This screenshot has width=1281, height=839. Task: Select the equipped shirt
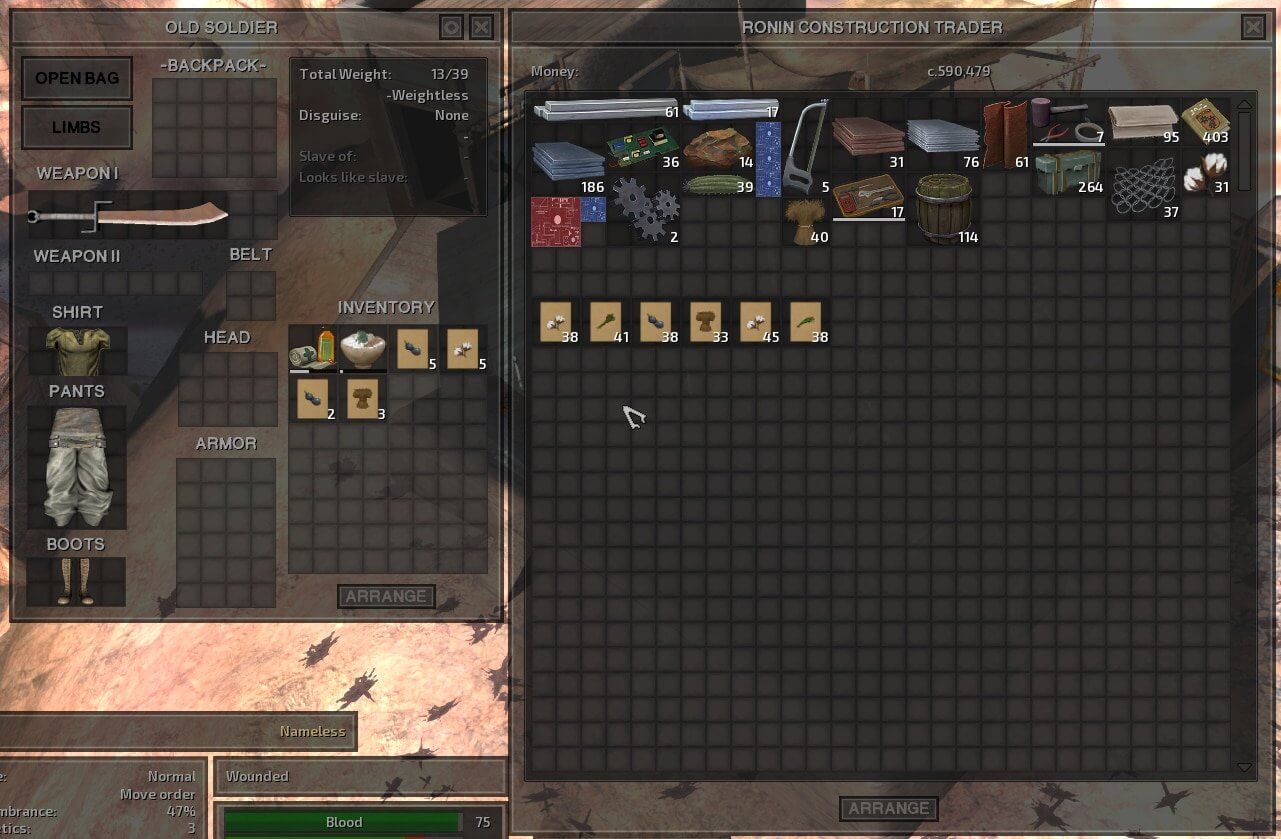coord(77,350)
